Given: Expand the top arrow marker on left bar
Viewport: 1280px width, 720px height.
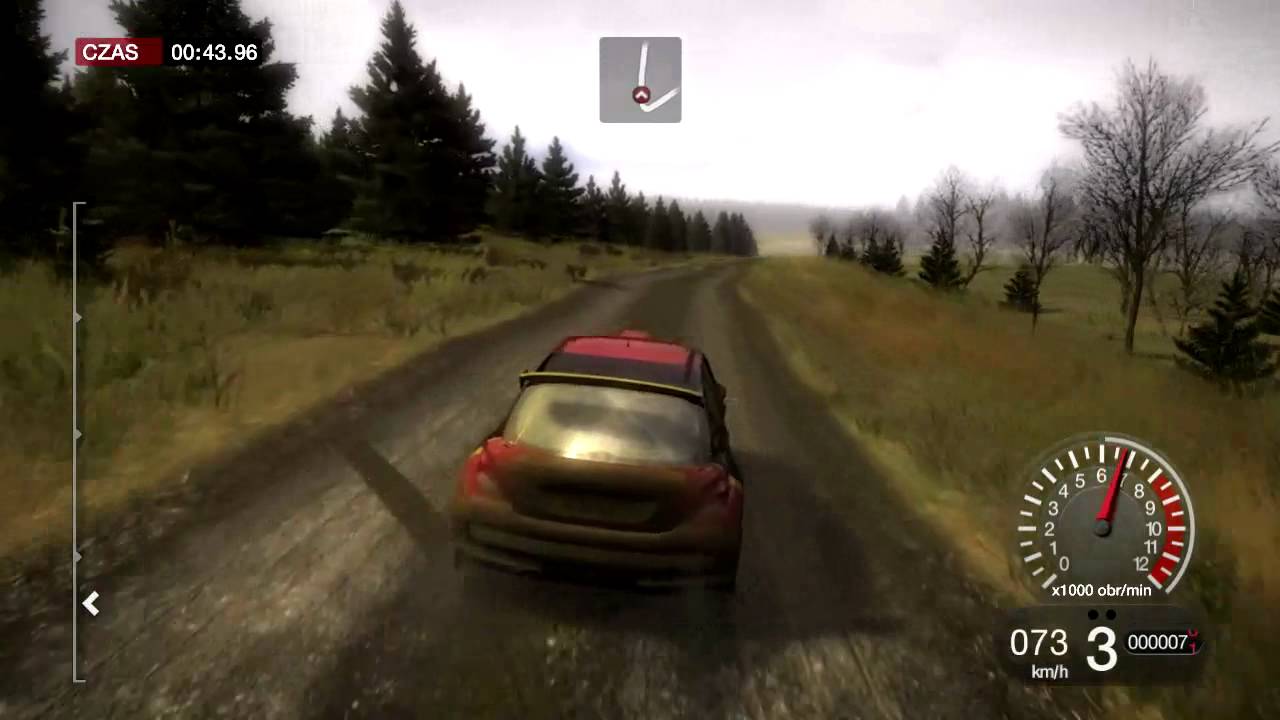Looking at the screenshot, I should coord(80,318).
